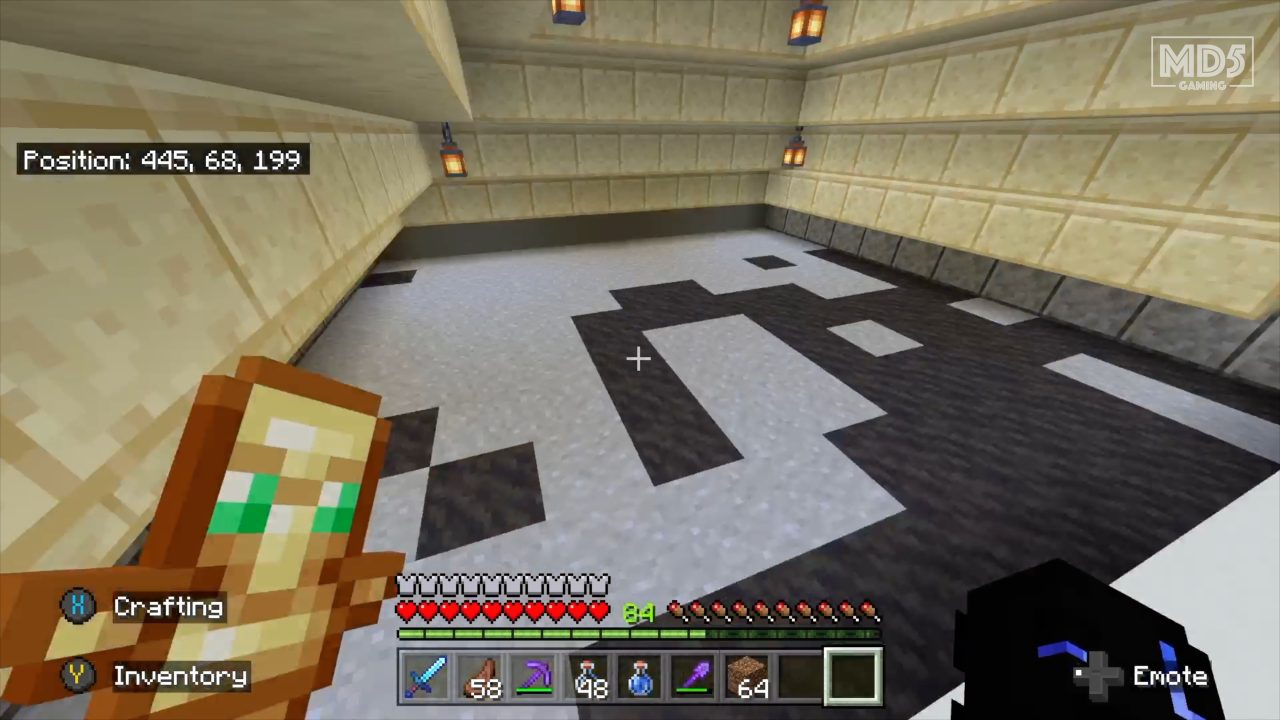
Task: Click the green experience progress bar
Action: (550, 633)
